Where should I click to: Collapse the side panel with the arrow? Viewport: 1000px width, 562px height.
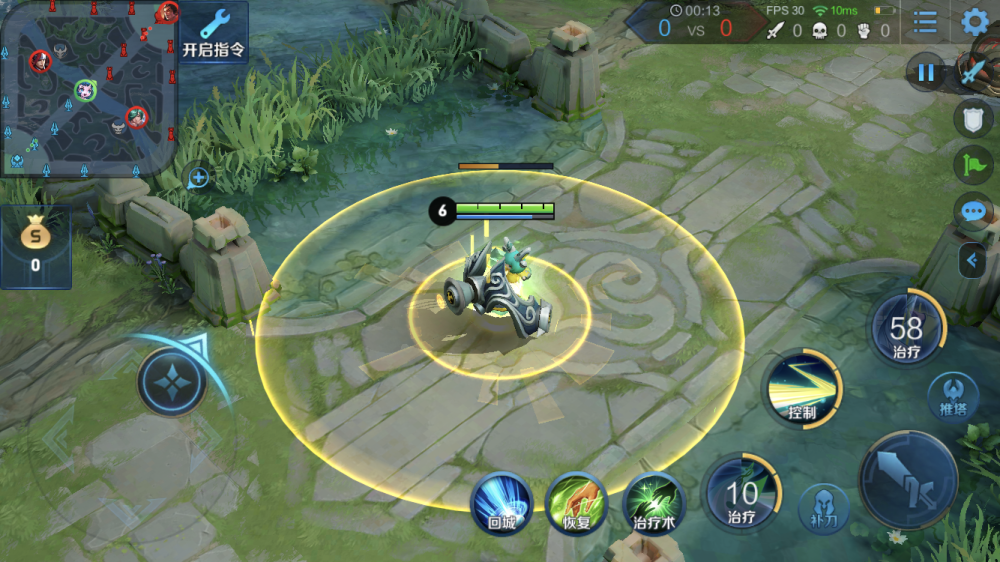[972, 261]
